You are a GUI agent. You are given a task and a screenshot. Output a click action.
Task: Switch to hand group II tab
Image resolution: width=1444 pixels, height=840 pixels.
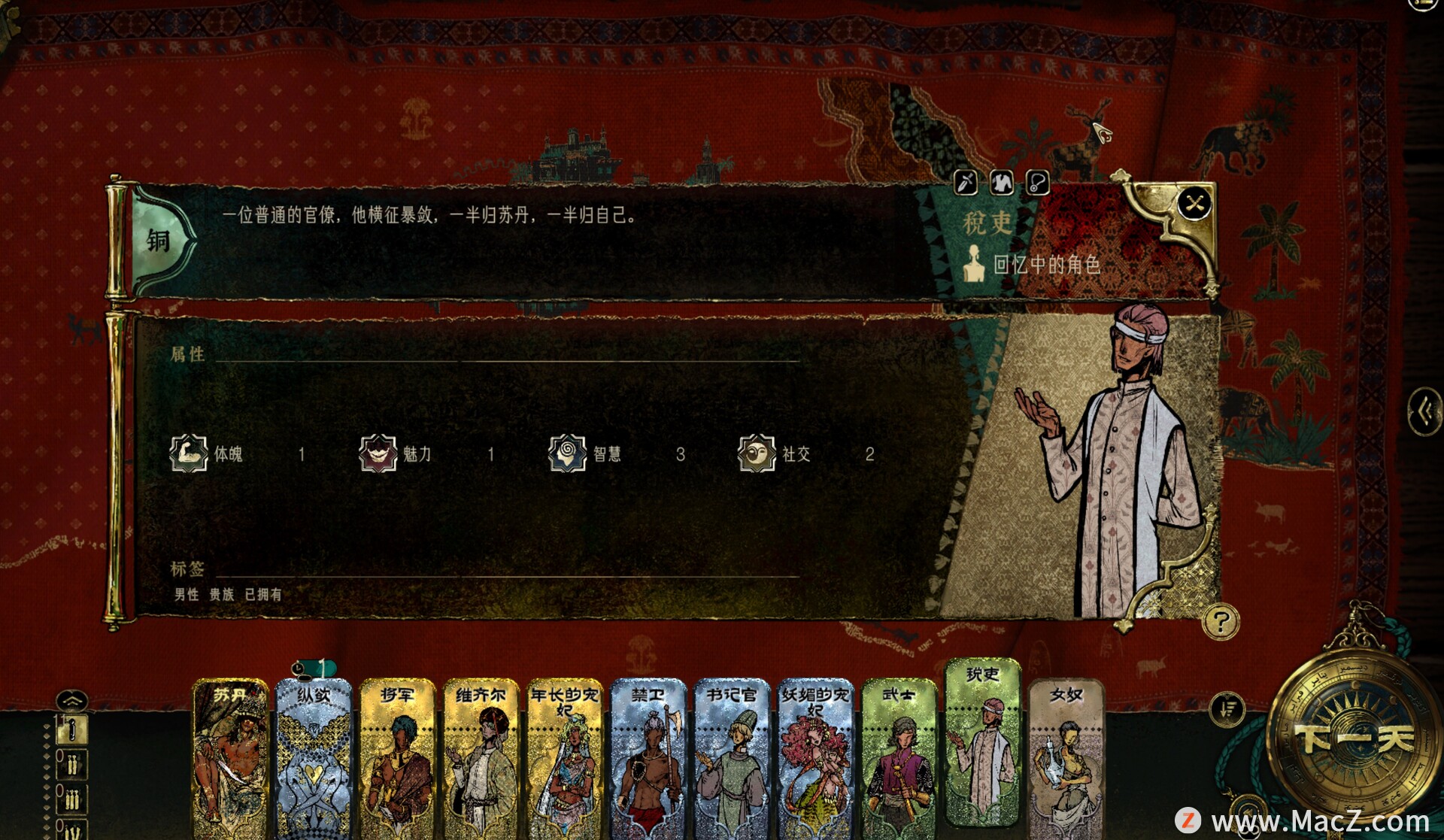coord(72,766)
